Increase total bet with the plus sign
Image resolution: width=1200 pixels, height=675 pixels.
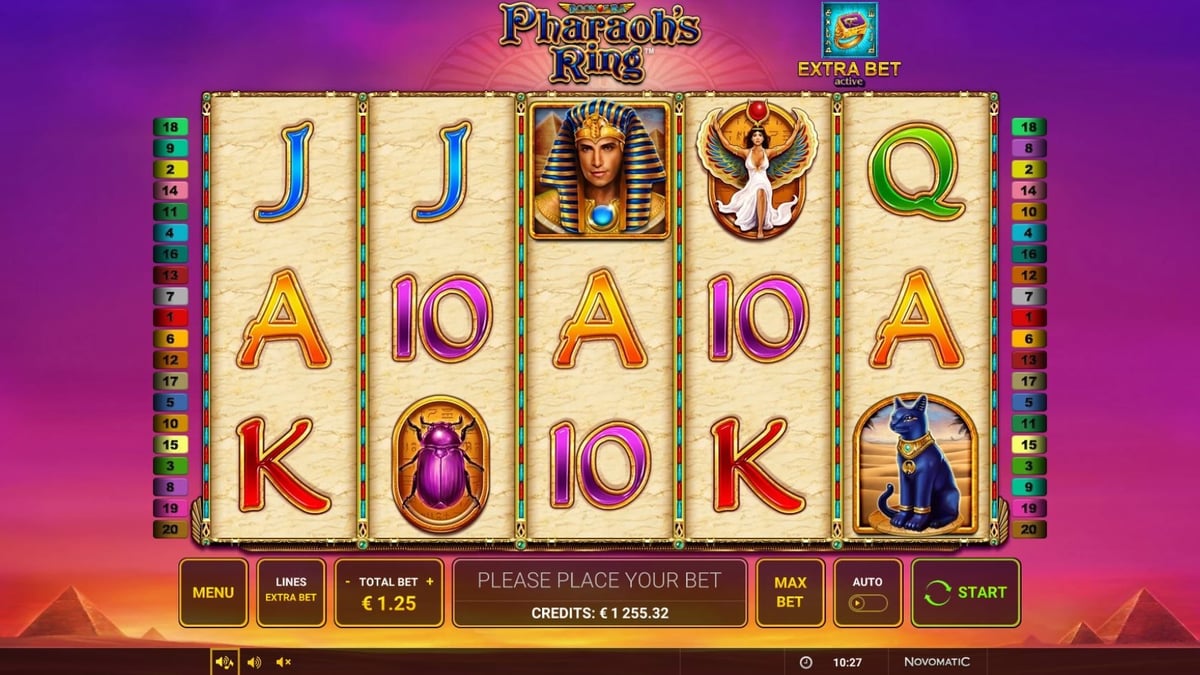[430, 581]
